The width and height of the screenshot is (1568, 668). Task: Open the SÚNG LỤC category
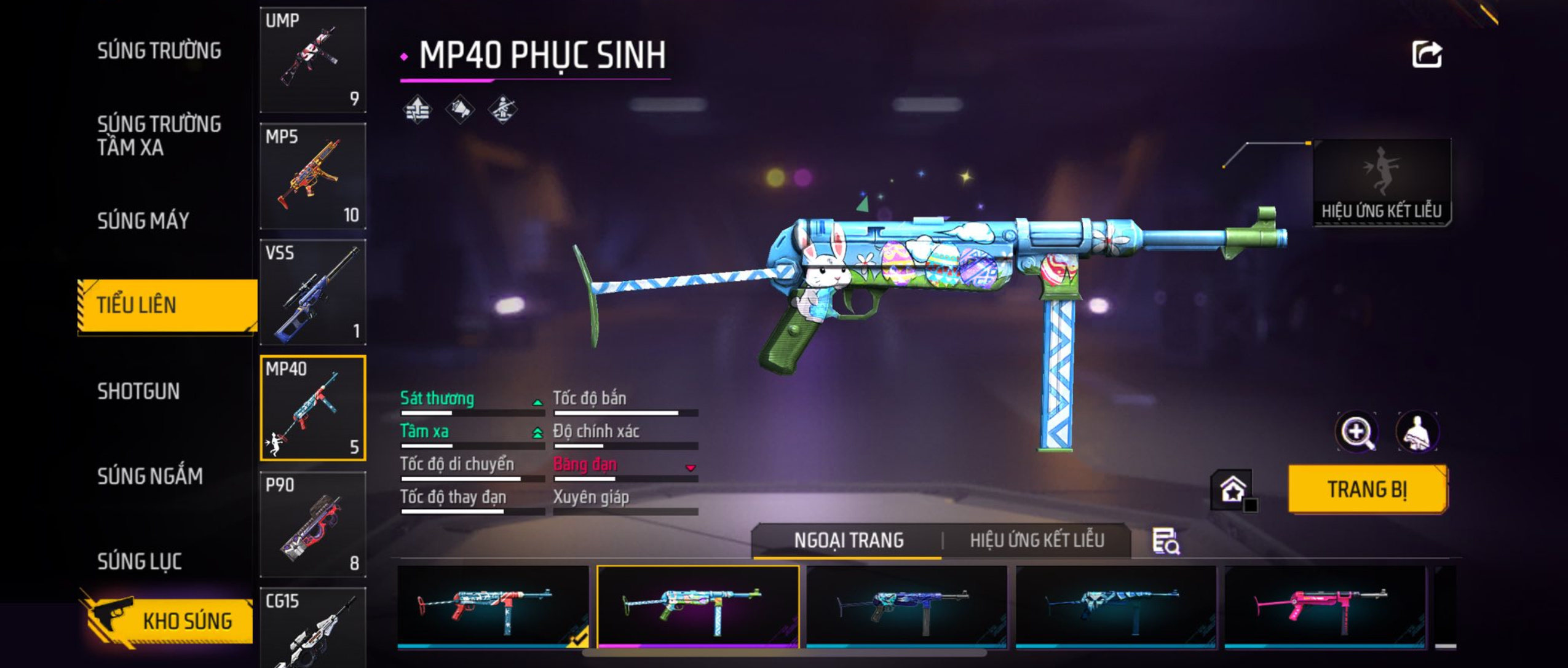tap(140, 560)
